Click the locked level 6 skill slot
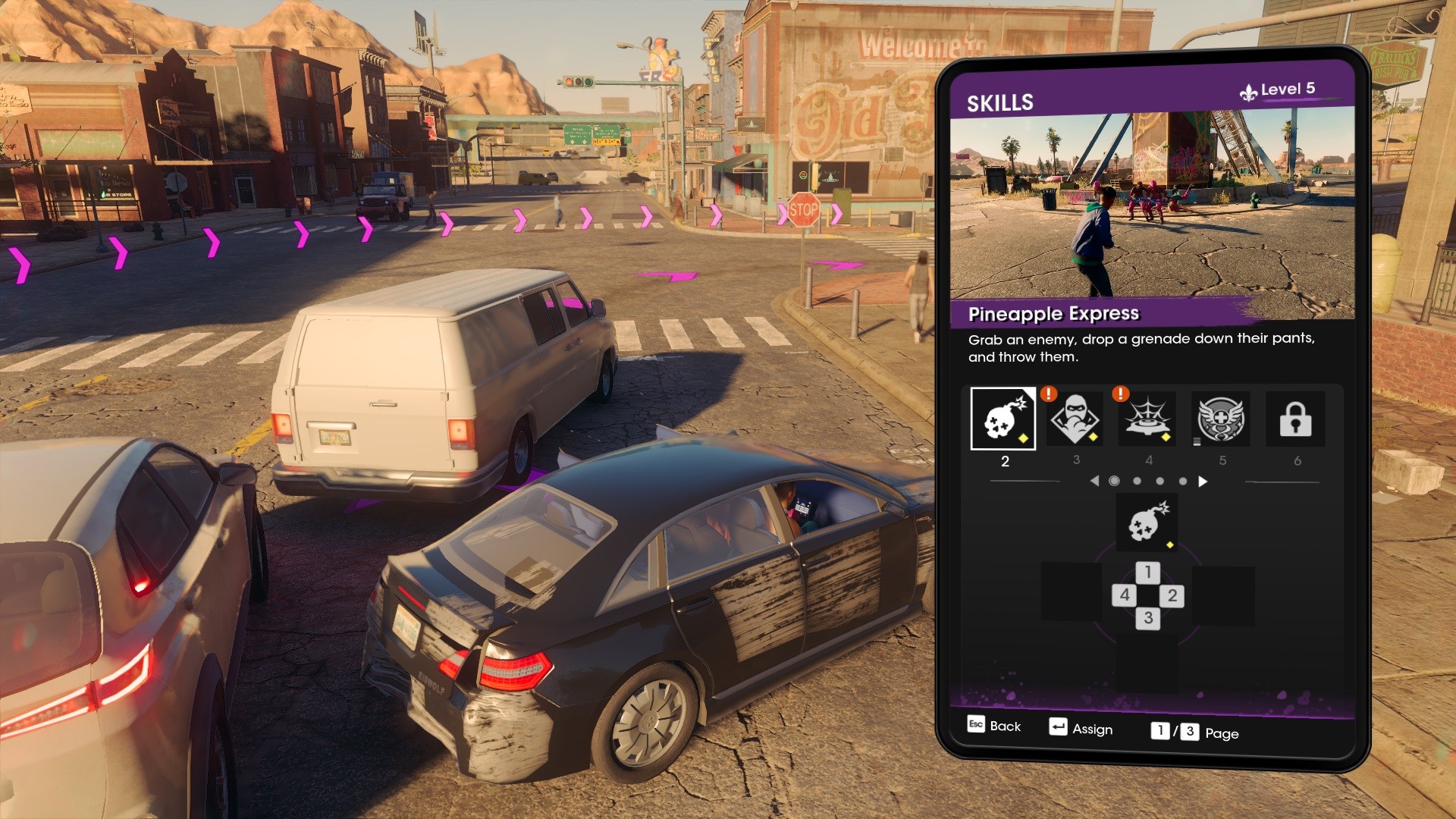The width and height of the screenshot is (1456, 819). pyautogui.click(x=1295, y=419)
